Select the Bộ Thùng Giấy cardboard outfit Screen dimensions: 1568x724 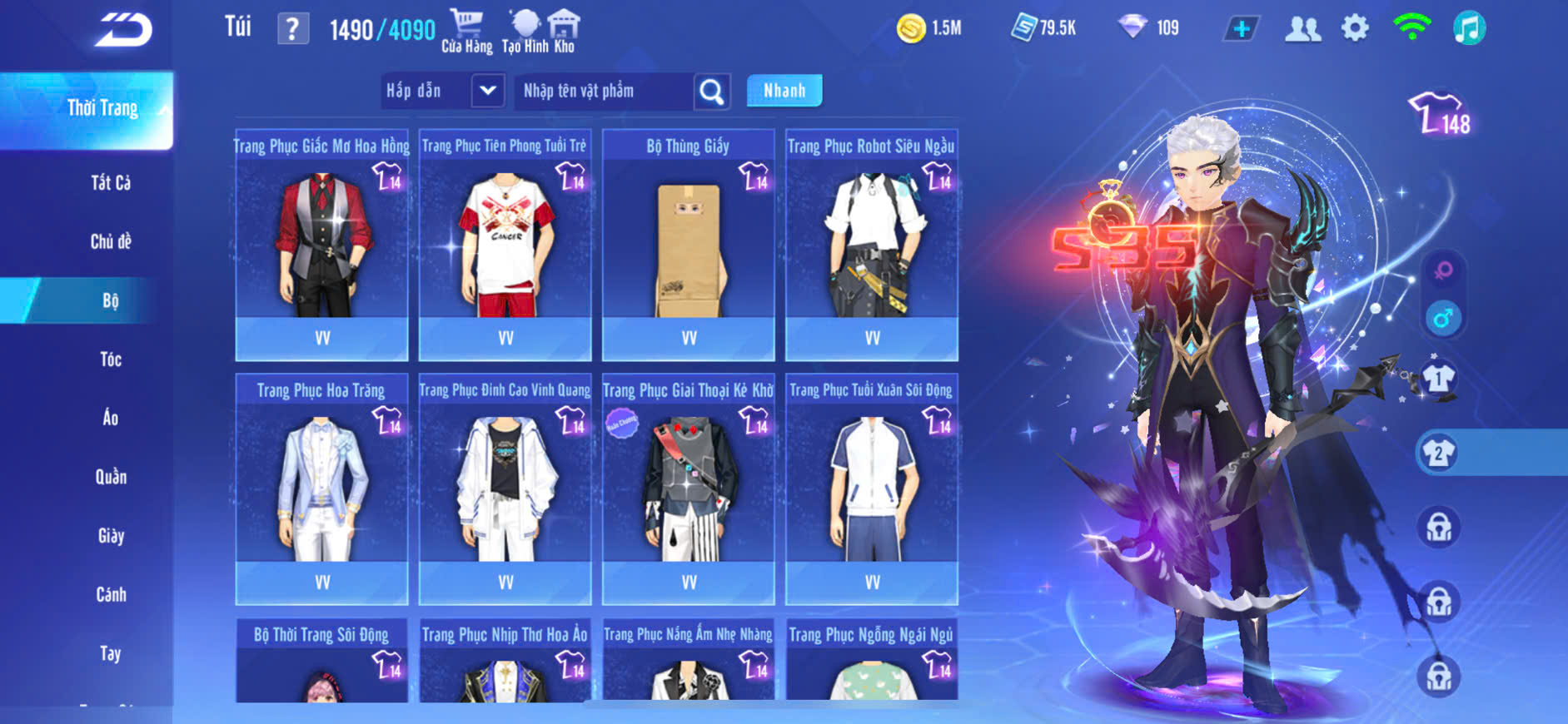[689, 245]
